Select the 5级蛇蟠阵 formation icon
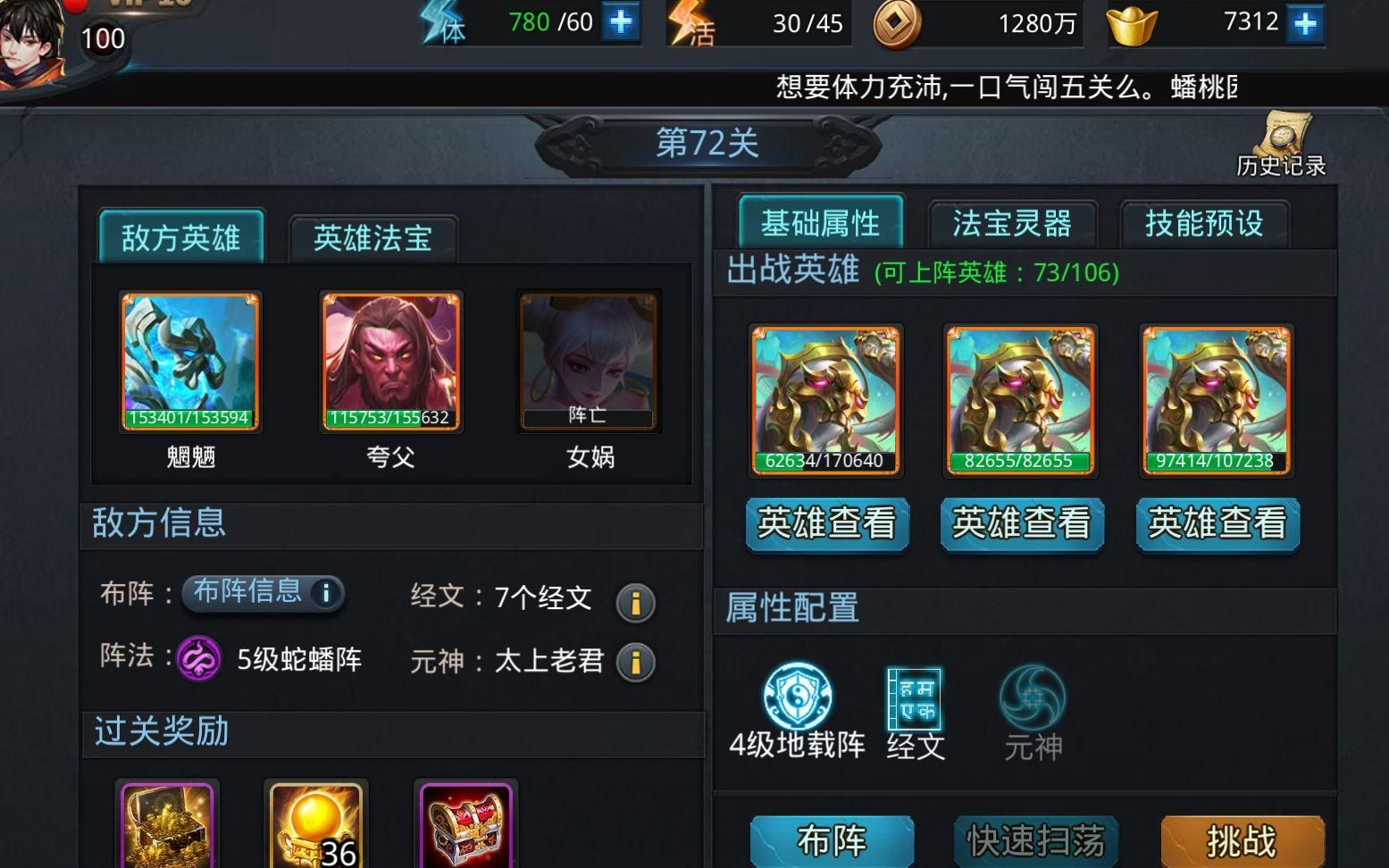The width and height of the screenshot is (1389, 868). (x=201, y=662)
